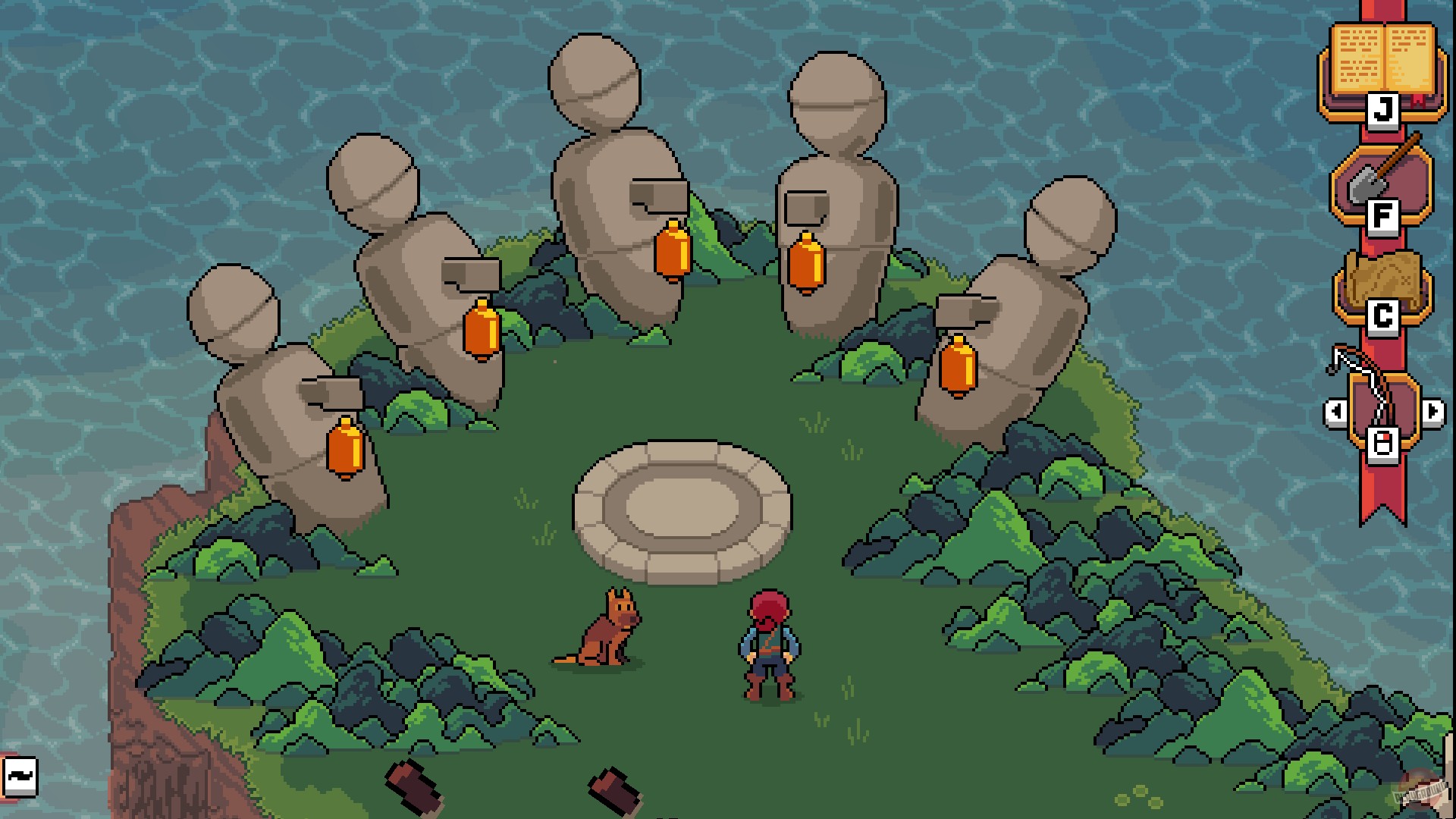The image size is (1456, 819).
Task: Click the rightmost statue's orange lantern
Action: pyautogui.click(x=957, y=364)
